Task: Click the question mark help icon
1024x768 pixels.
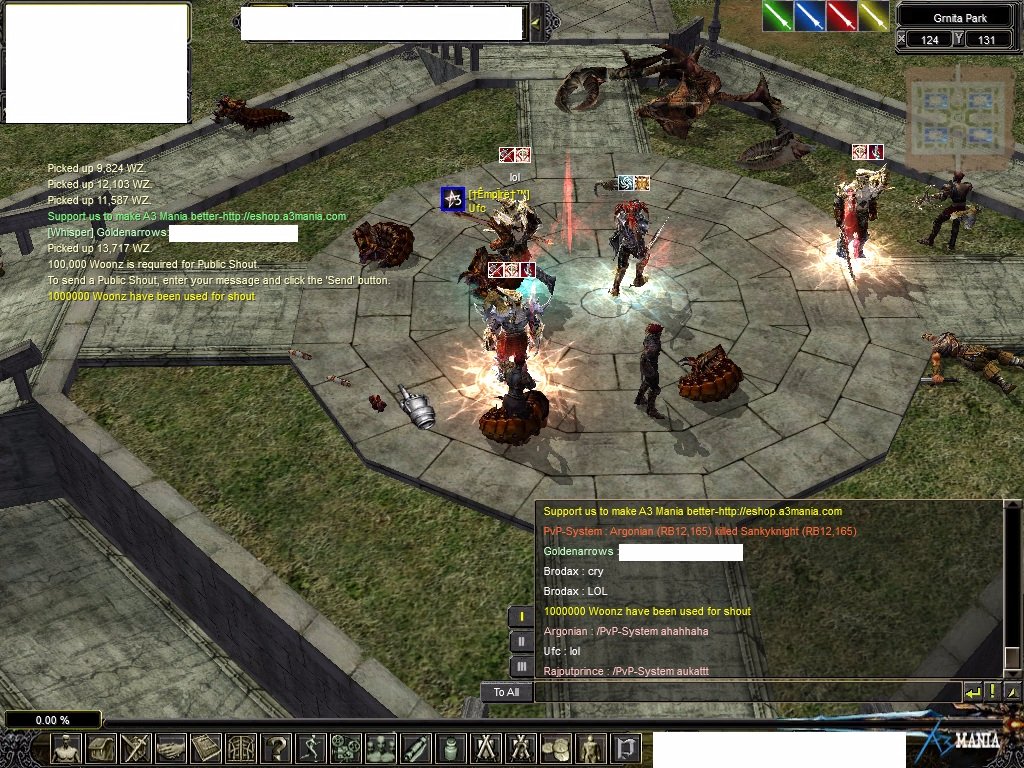Action: [275, 748]
